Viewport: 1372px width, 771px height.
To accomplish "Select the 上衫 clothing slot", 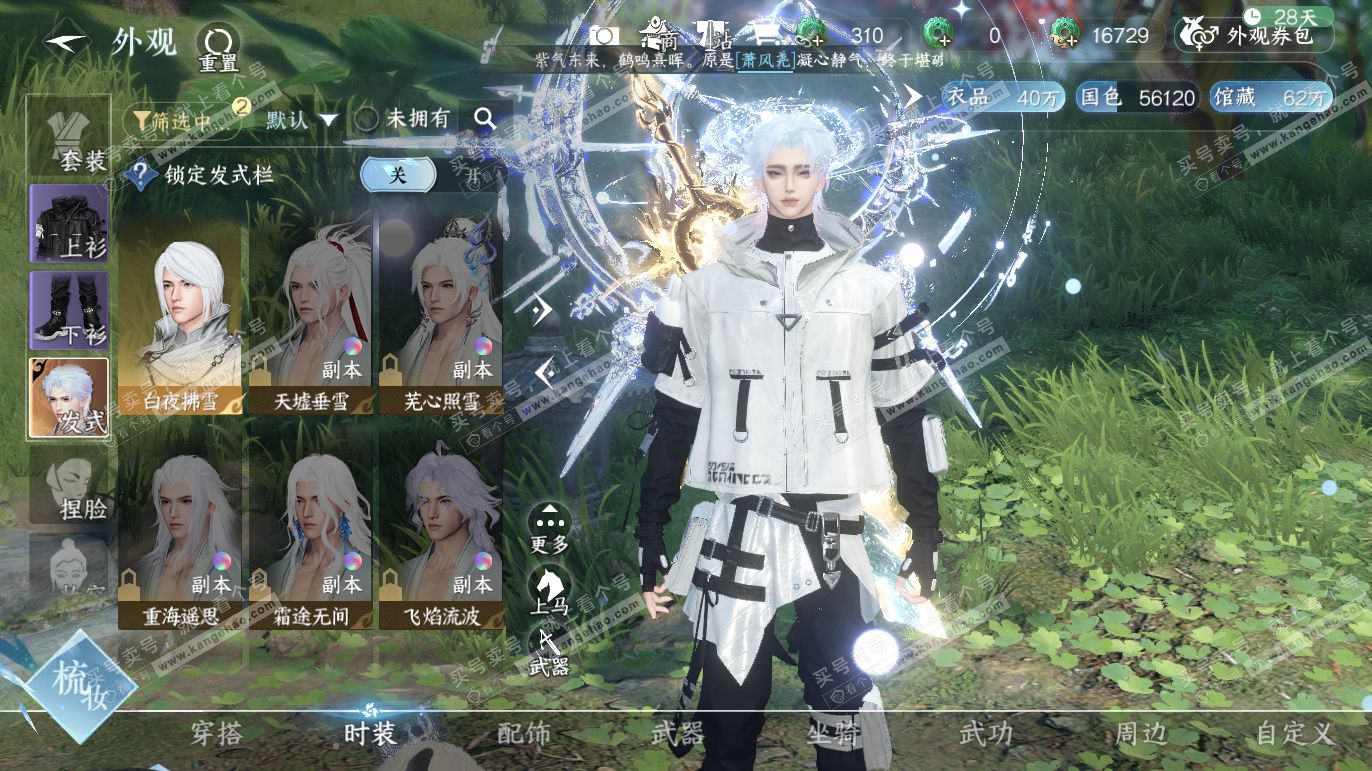I will coord(68,224).
